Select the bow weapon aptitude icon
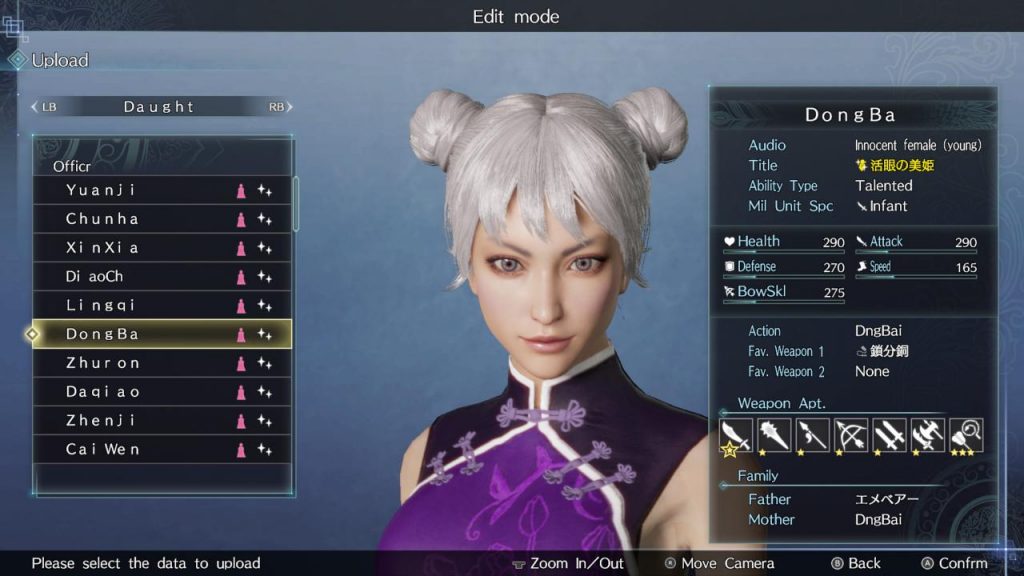This screenshot has height=576, width=1024. [x=850, y=435]
